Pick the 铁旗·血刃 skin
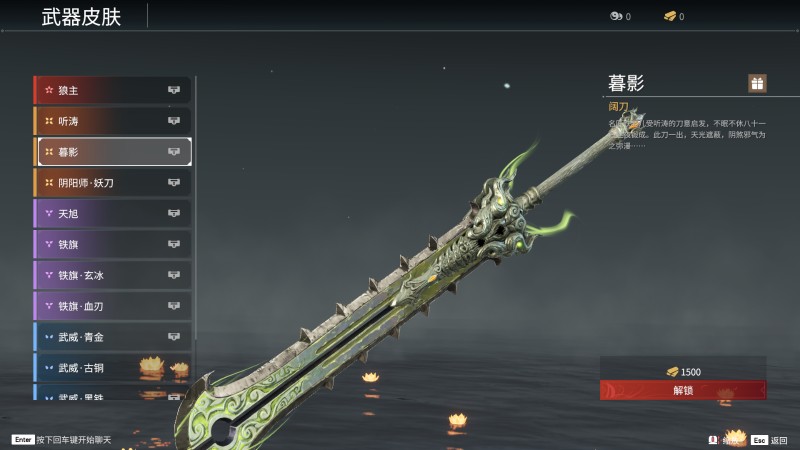Viewport: 800px width, 450px height. tap(113, 306)
